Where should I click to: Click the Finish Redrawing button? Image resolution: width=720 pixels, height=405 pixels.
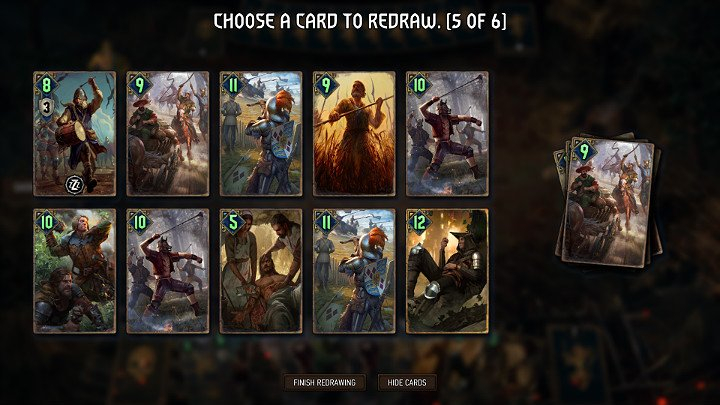(x=324, y=382)
